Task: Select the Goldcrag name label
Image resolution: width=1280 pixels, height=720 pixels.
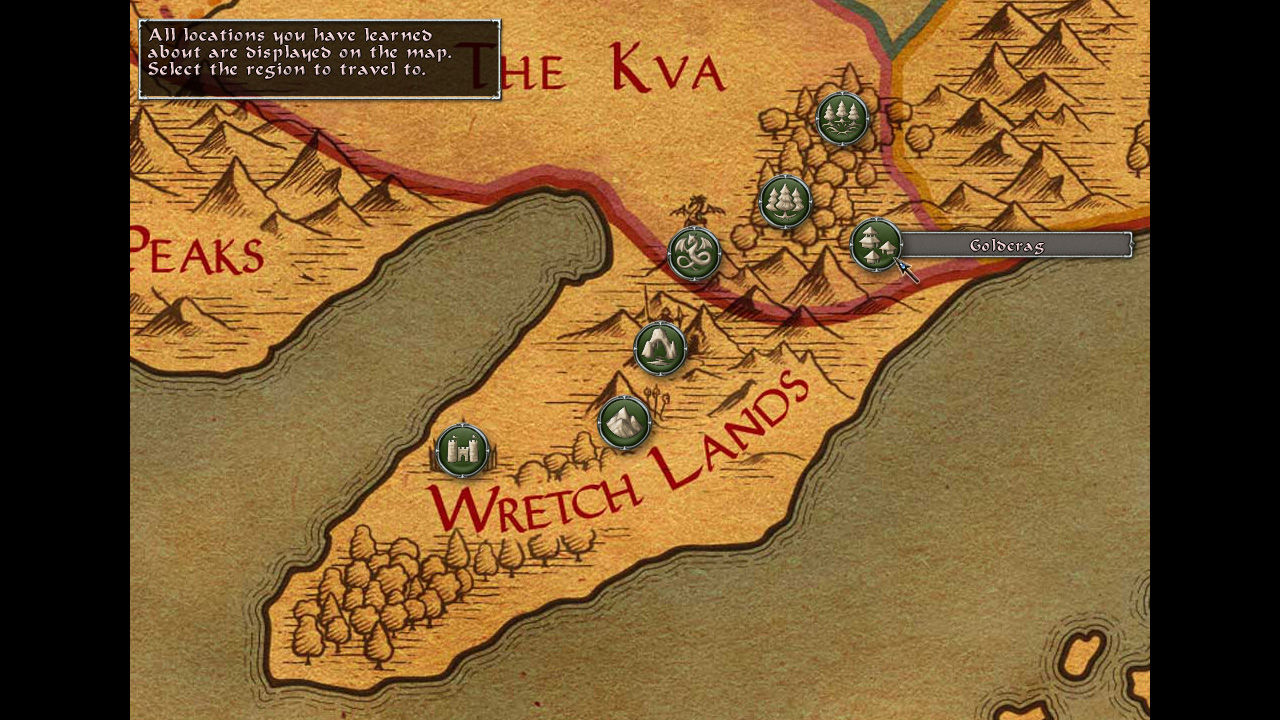Action: (x=1007, y=245)
